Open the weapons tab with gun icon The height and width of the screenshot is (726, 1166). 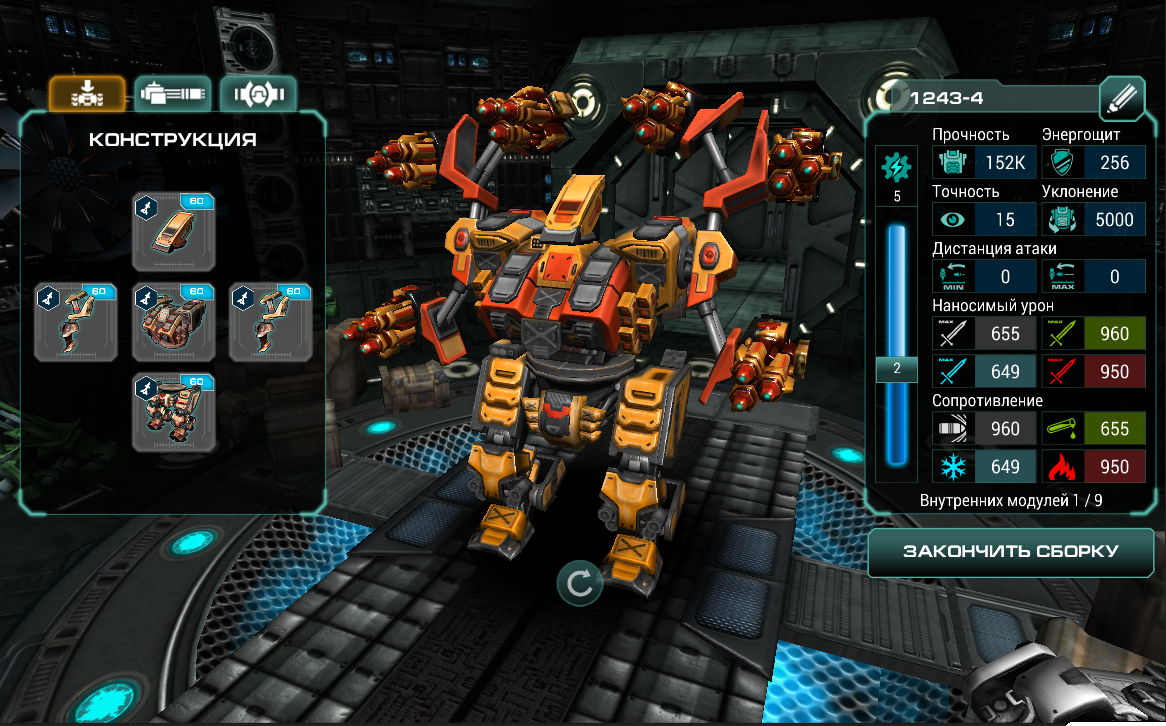click(x=173, y=94)
